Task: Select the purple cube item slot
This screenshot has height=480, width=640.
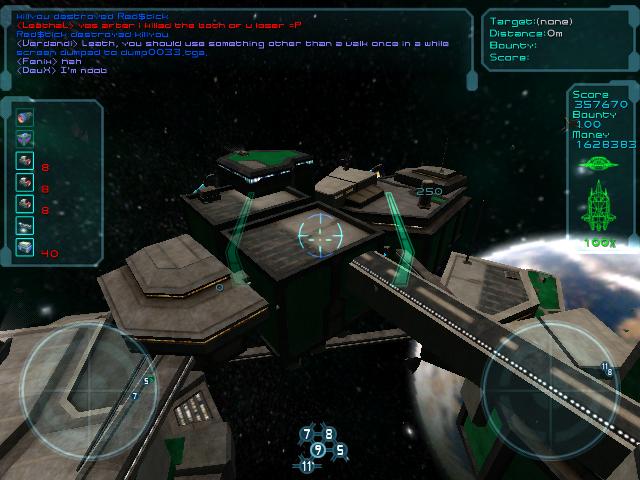Action: (x=25, y=138)
